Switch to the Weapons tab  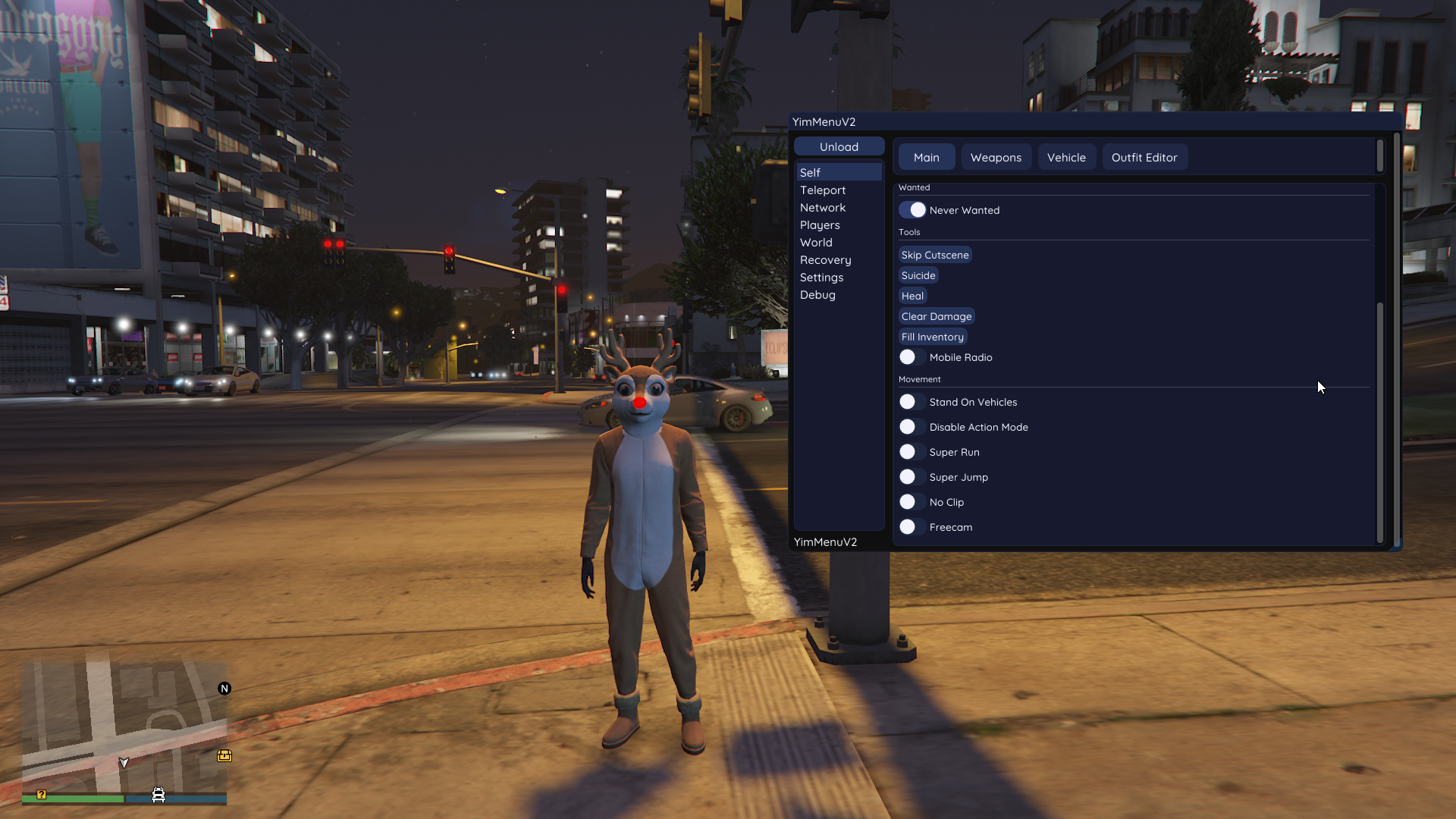996,157
